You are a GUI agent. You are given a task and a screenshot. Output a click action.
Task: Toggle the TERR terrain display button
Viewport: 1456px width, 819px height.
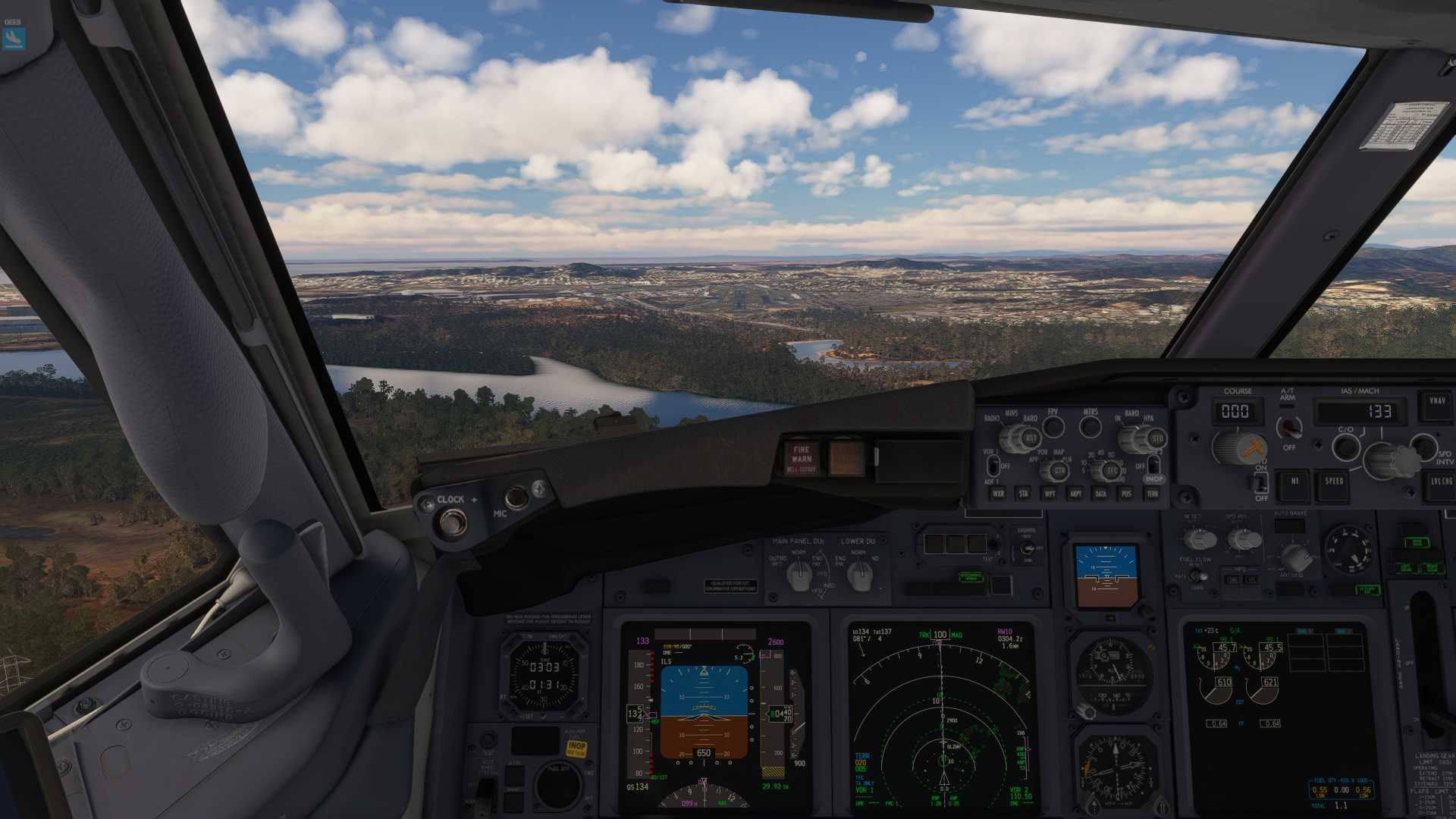(1152, 494)
